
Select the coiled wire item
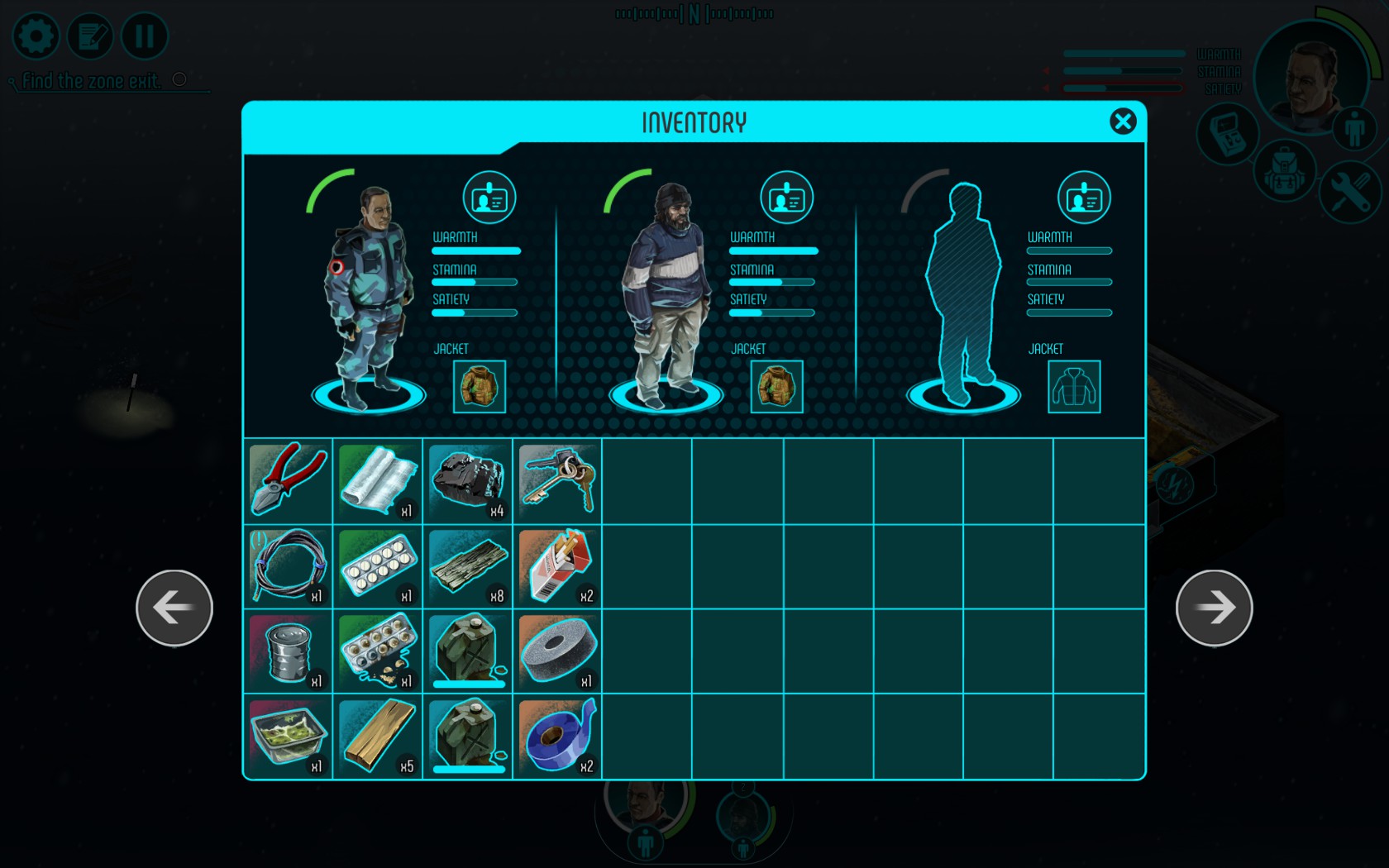tap(288, 566)
